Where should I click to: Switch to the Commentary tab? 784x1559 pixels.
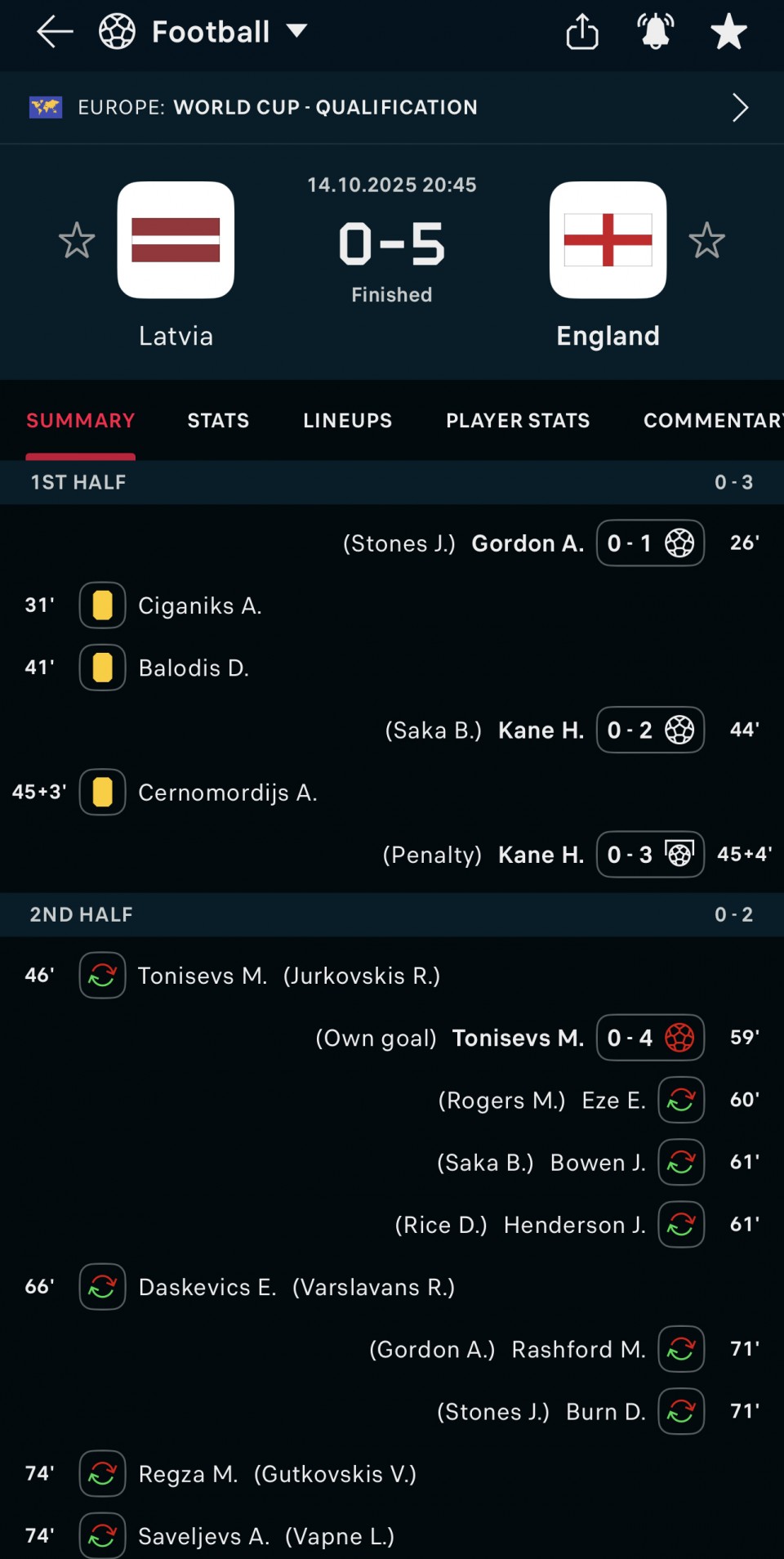(711, 421)
